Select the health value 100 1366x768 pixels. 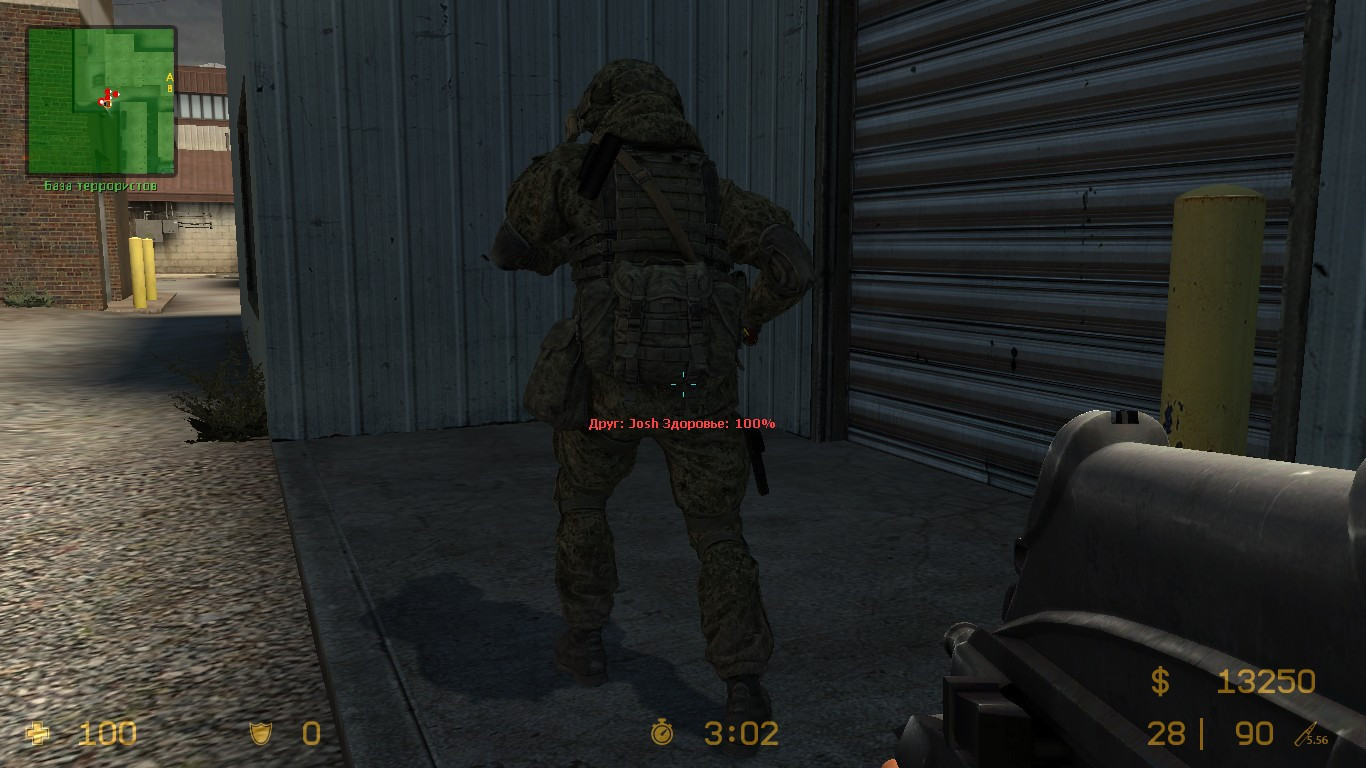click(110, 733)
